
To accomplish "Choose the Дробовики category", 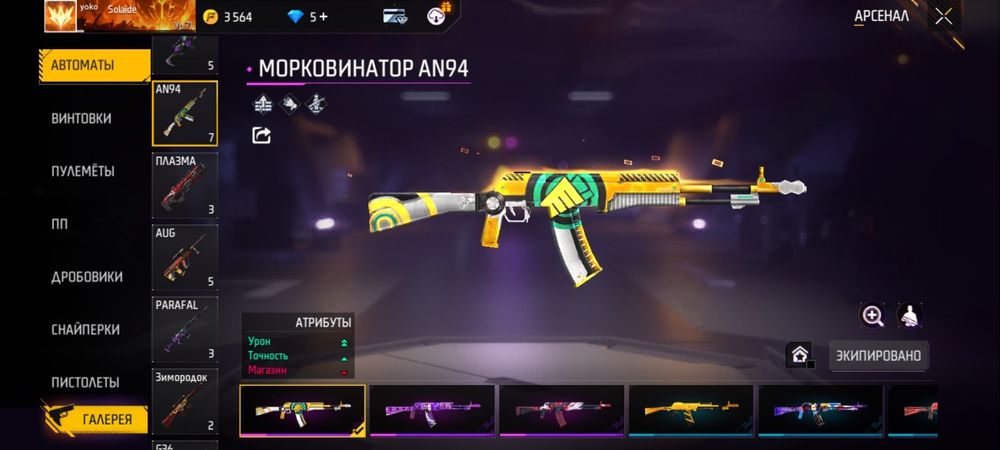I will [x=87, y=277].
